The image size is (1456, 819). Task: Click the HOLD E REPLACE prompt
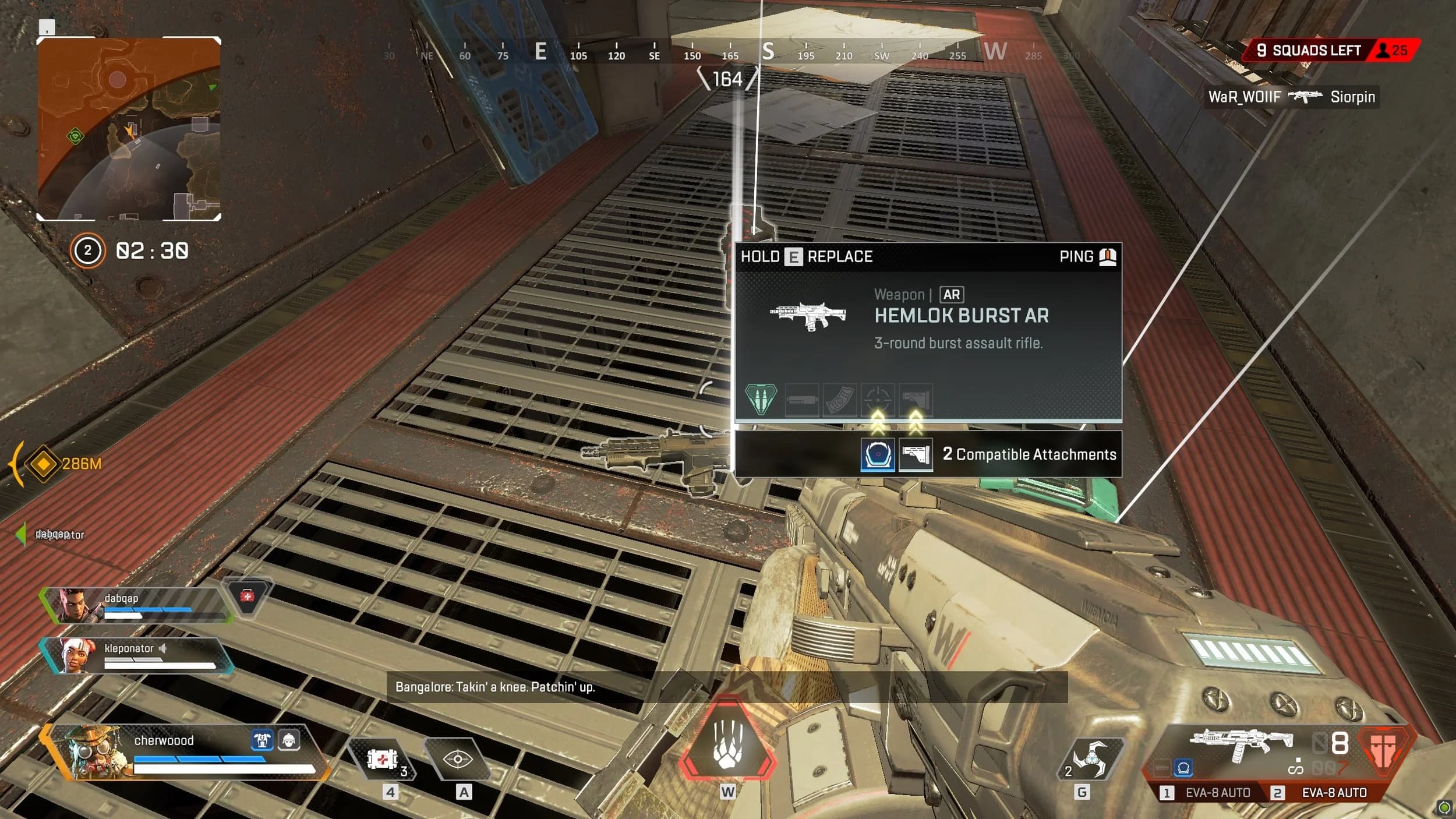(807, 256)
